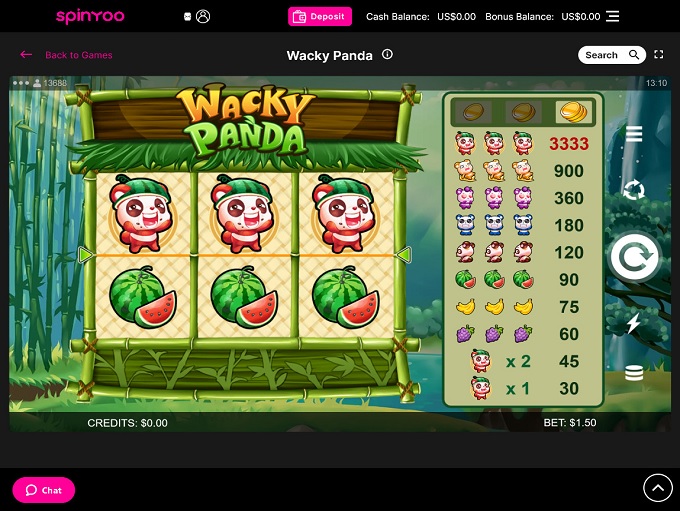Open the Search box
This screenshot has width=680, height=511.
(x=612, y=55)
